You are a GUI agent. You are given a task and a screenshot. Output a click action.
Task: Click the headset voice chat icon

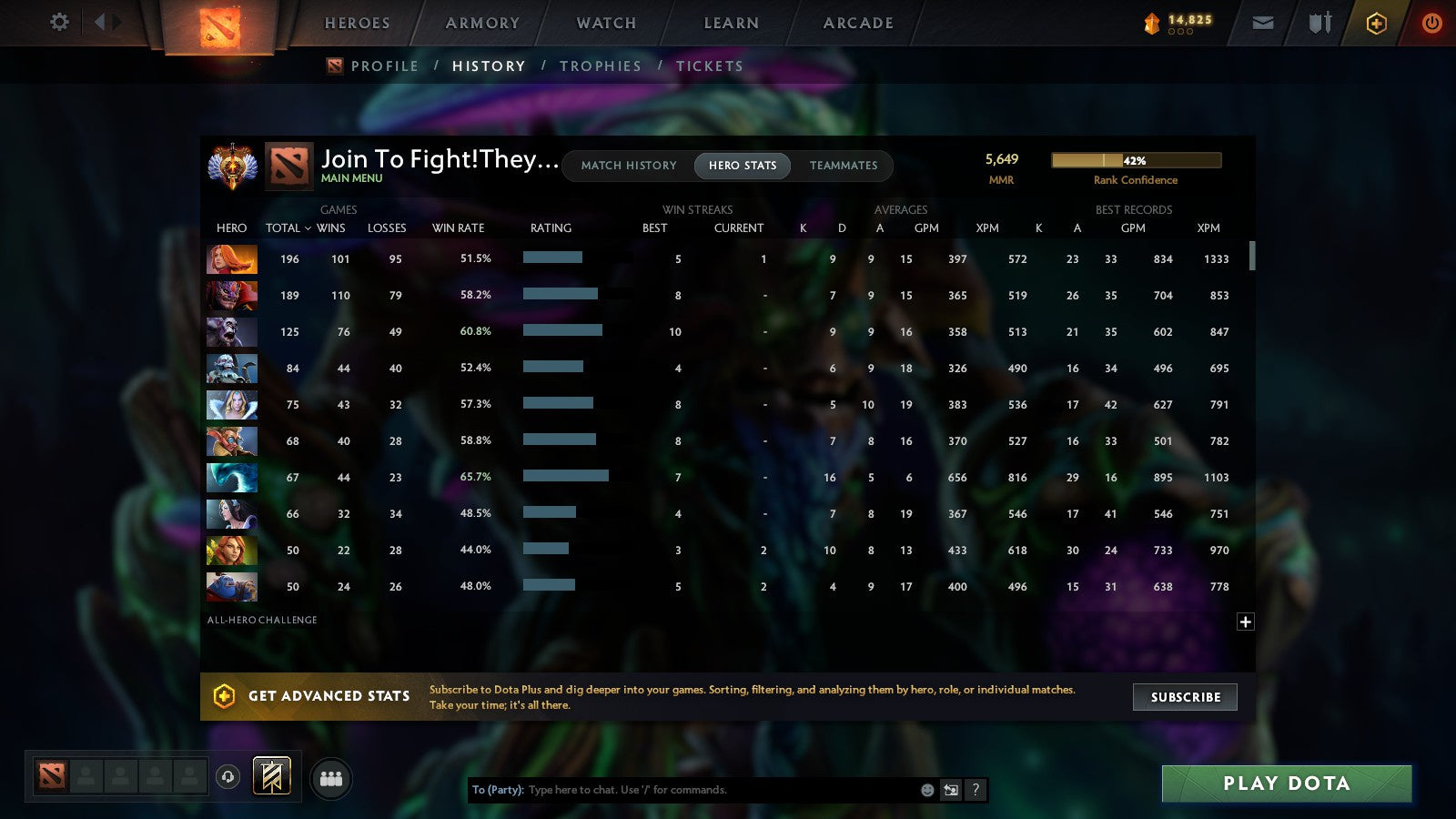[227, 777]
